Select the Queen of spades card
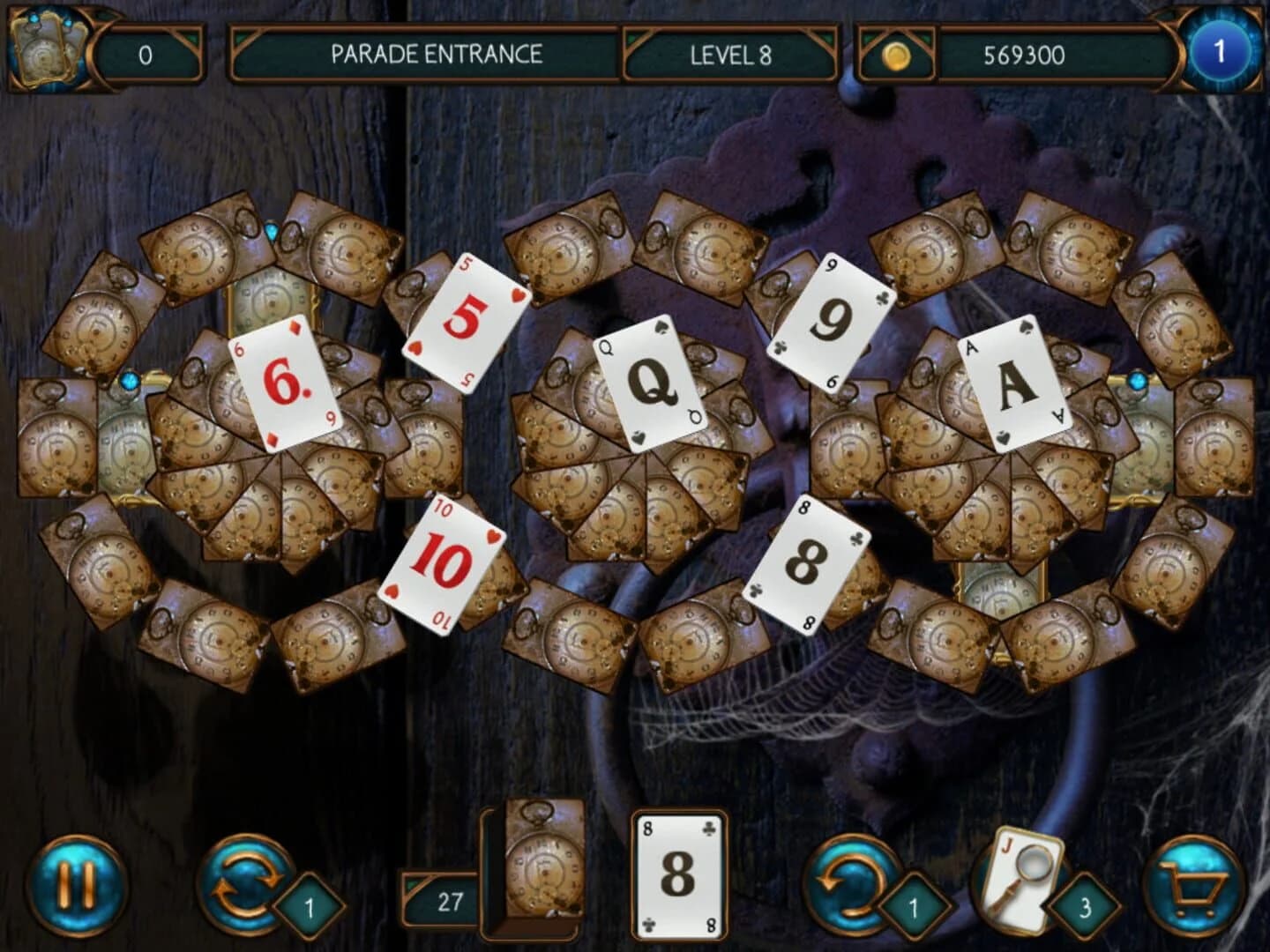Viewport: 1270px width, 952px height. (x=651, y=383)
